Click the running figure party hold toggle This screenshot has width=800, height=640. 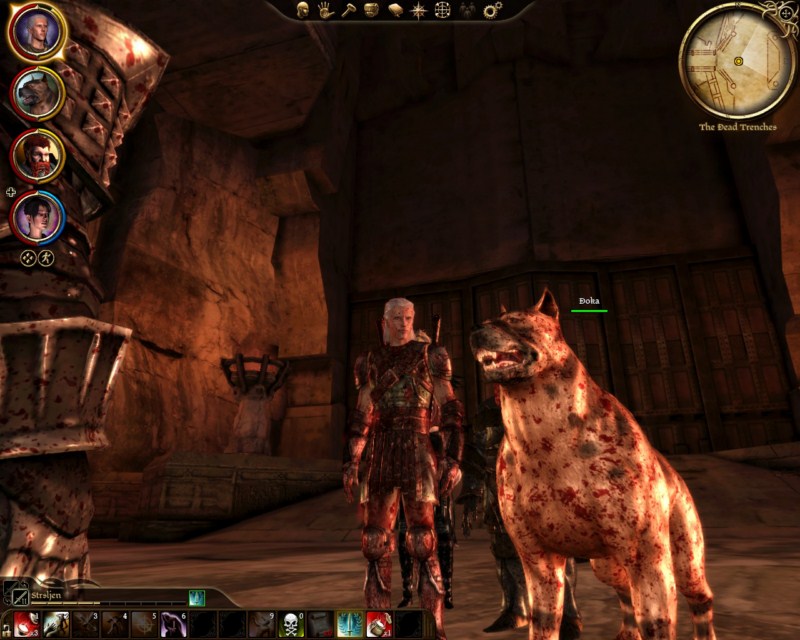tap(45, 258)
